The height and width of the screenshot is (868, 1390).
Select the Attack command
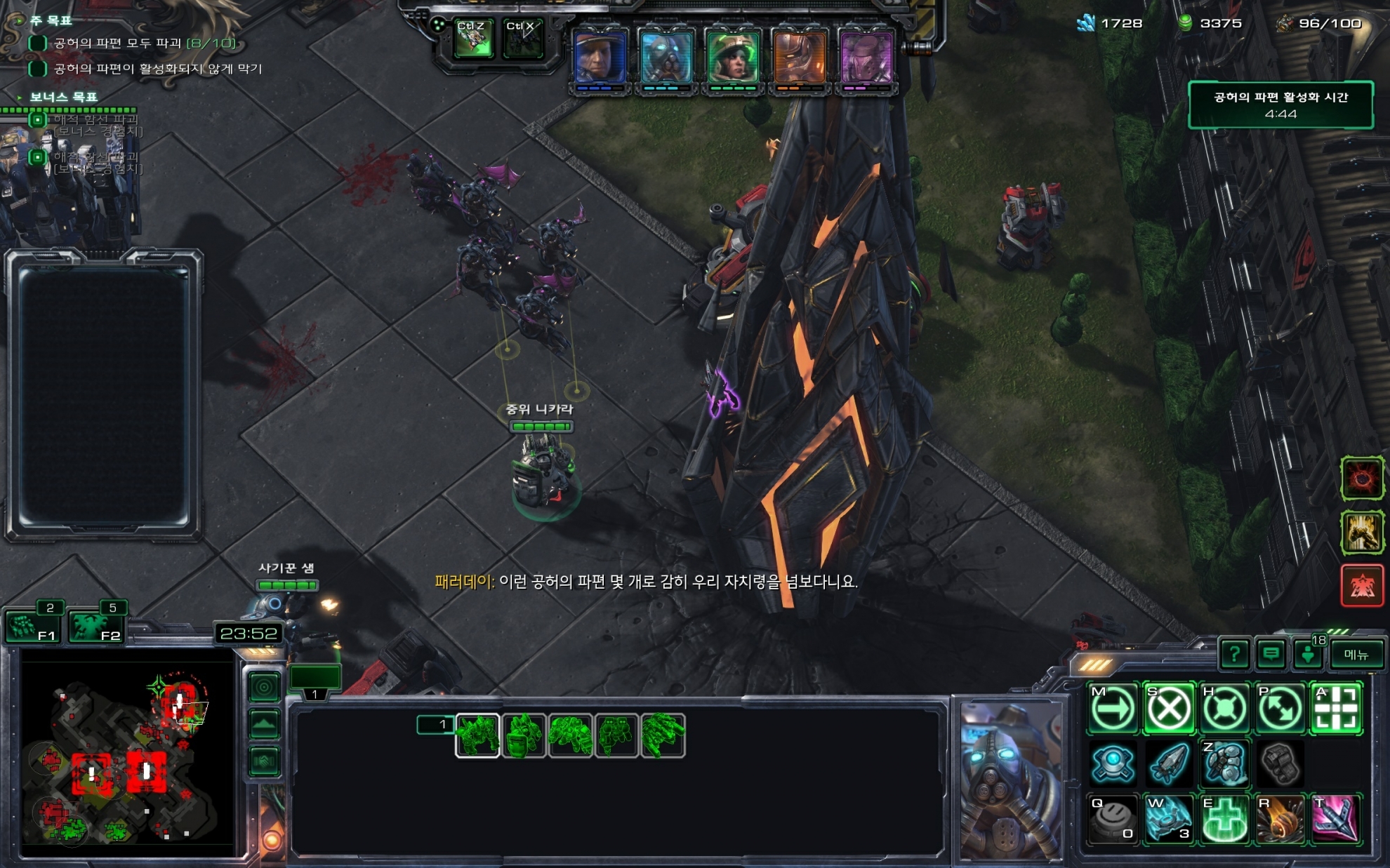pos(1336,709)
